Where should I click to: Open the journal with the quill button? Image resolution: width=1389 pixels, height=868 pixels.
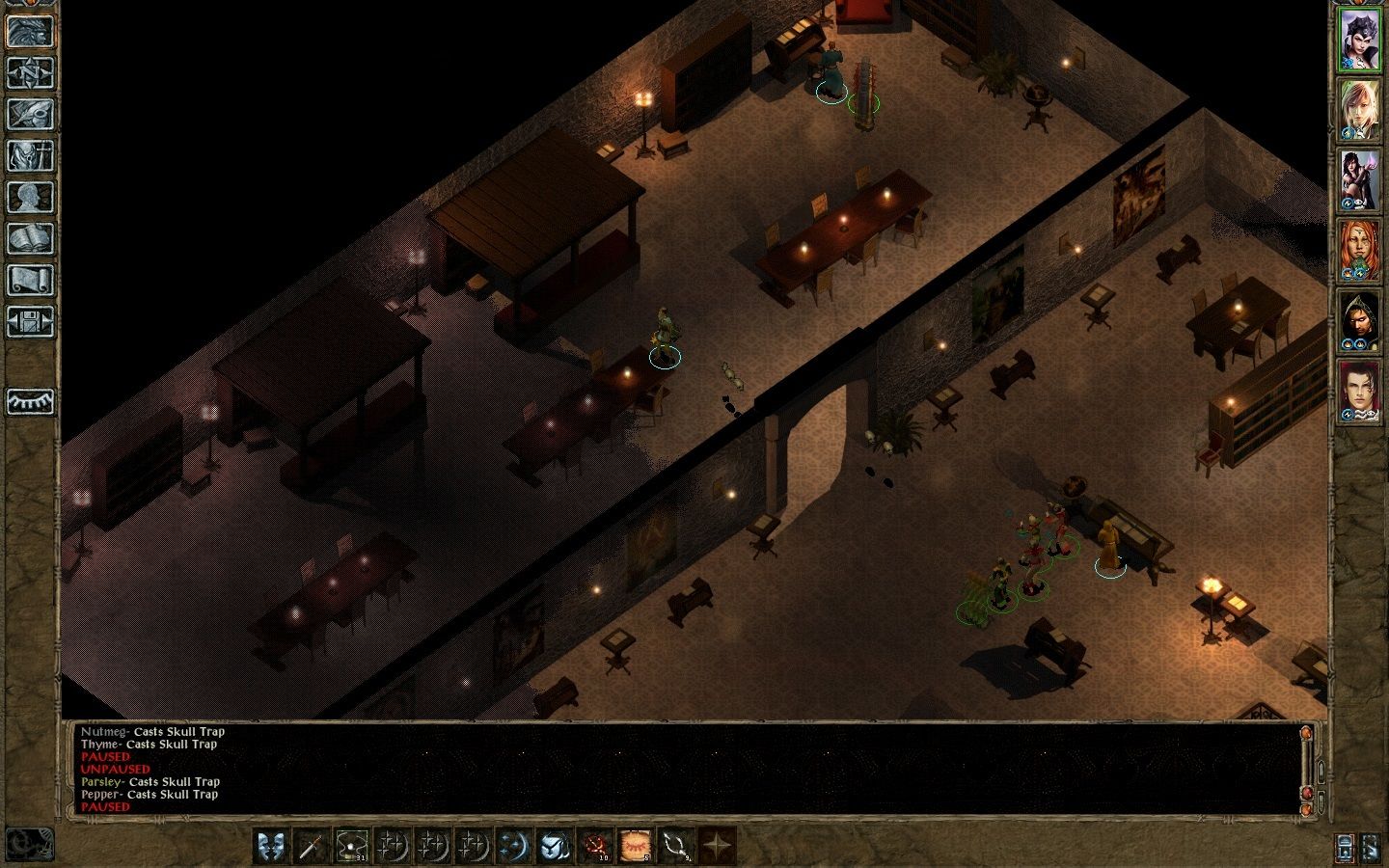pyautogui.click(x=31, y=114)
